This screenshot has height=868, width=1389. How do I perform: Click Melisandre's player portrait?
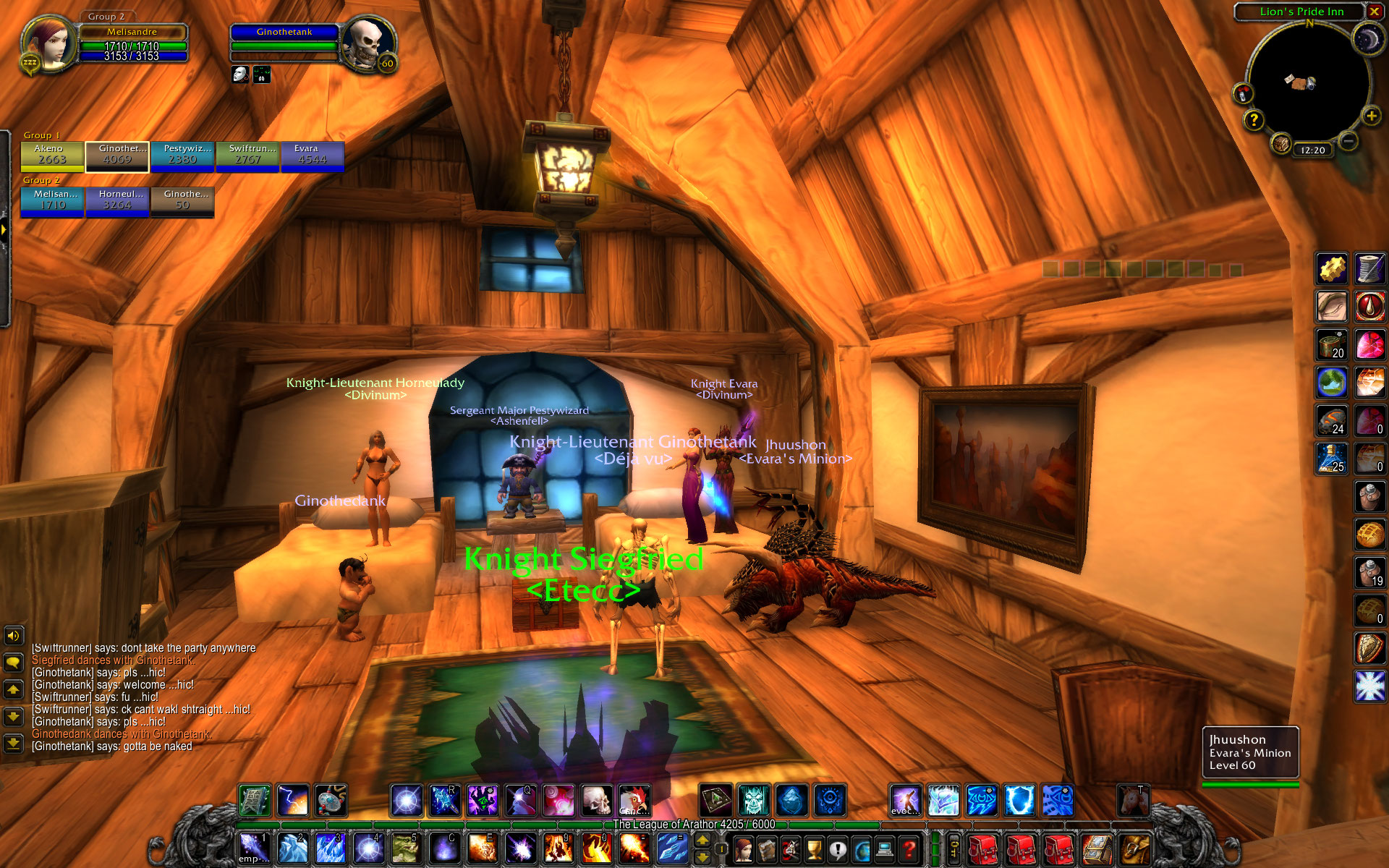(49, 45)
